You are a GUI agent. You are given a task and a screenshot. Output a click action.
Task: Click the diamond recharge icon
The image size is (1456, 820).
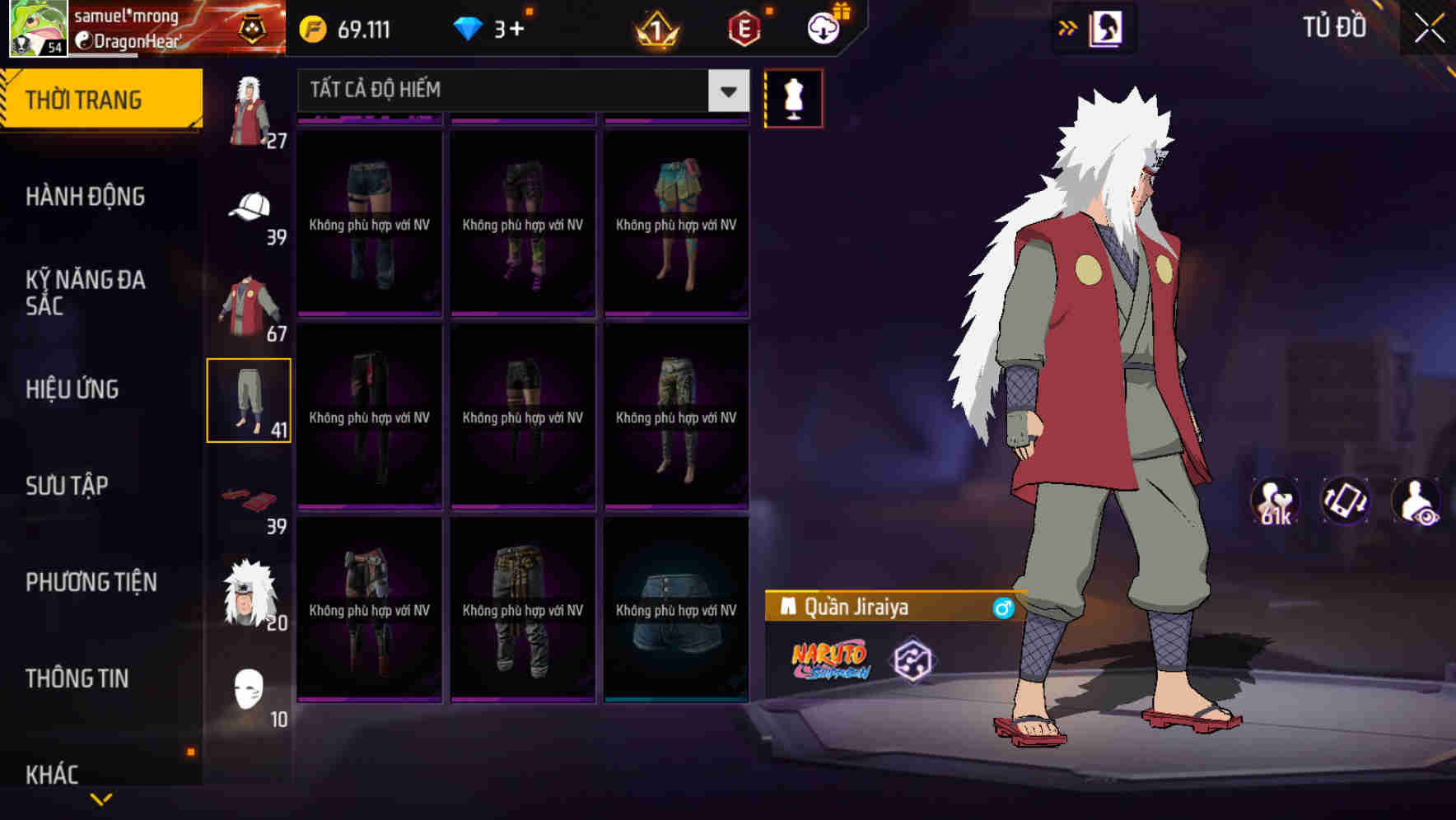click(x=469, y=27)
